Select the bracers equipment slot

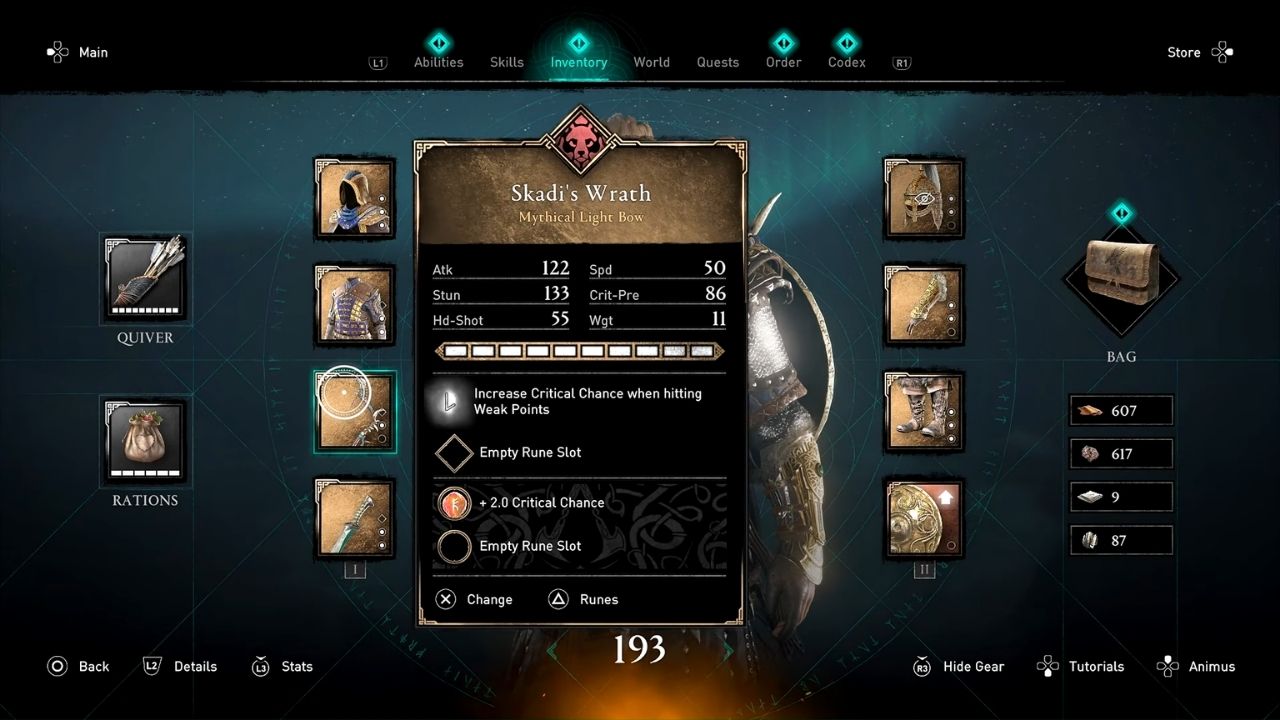point(924,305)
